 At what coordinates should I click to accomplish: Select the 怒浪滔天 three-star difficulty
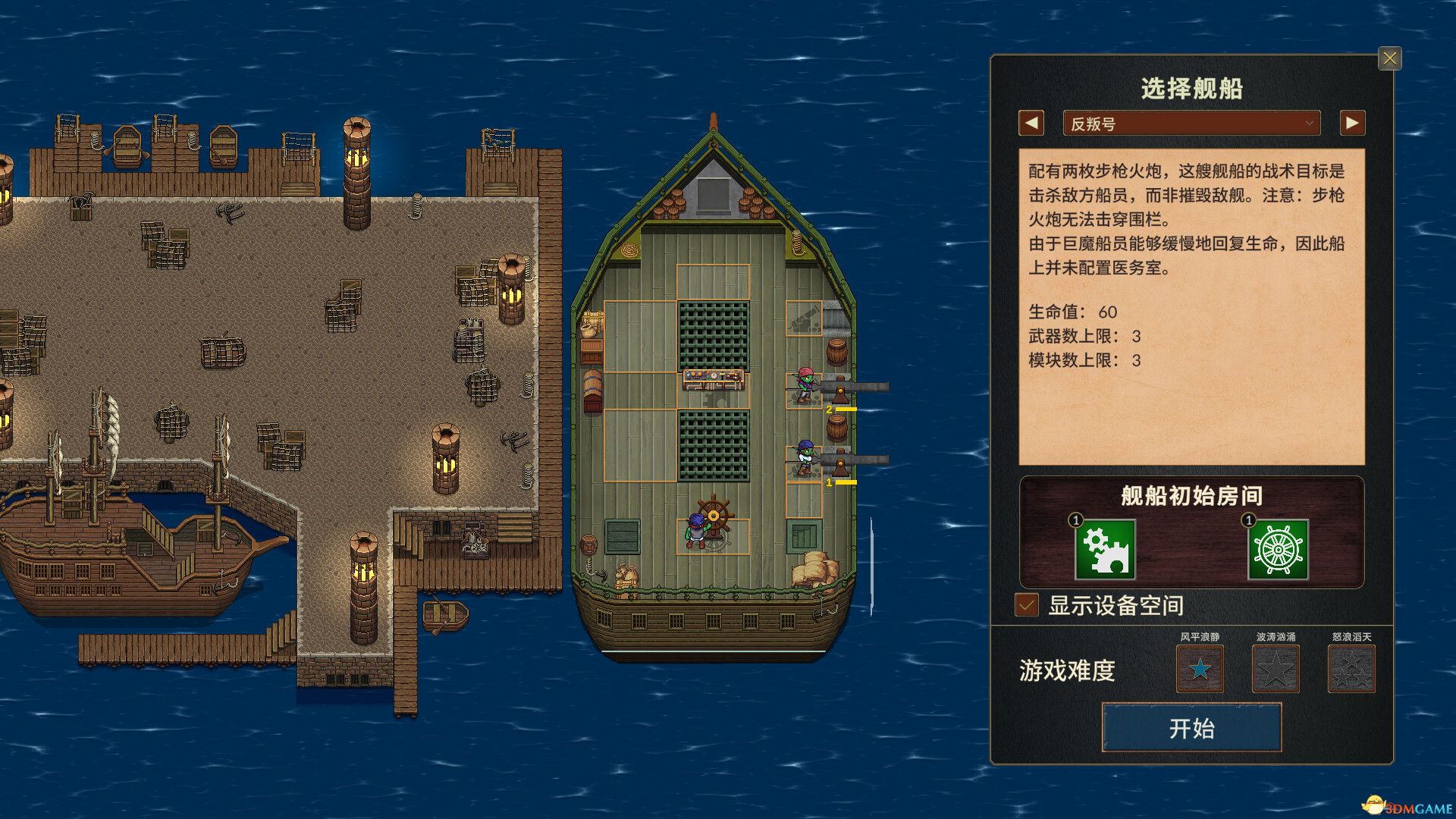(1354, 669)
